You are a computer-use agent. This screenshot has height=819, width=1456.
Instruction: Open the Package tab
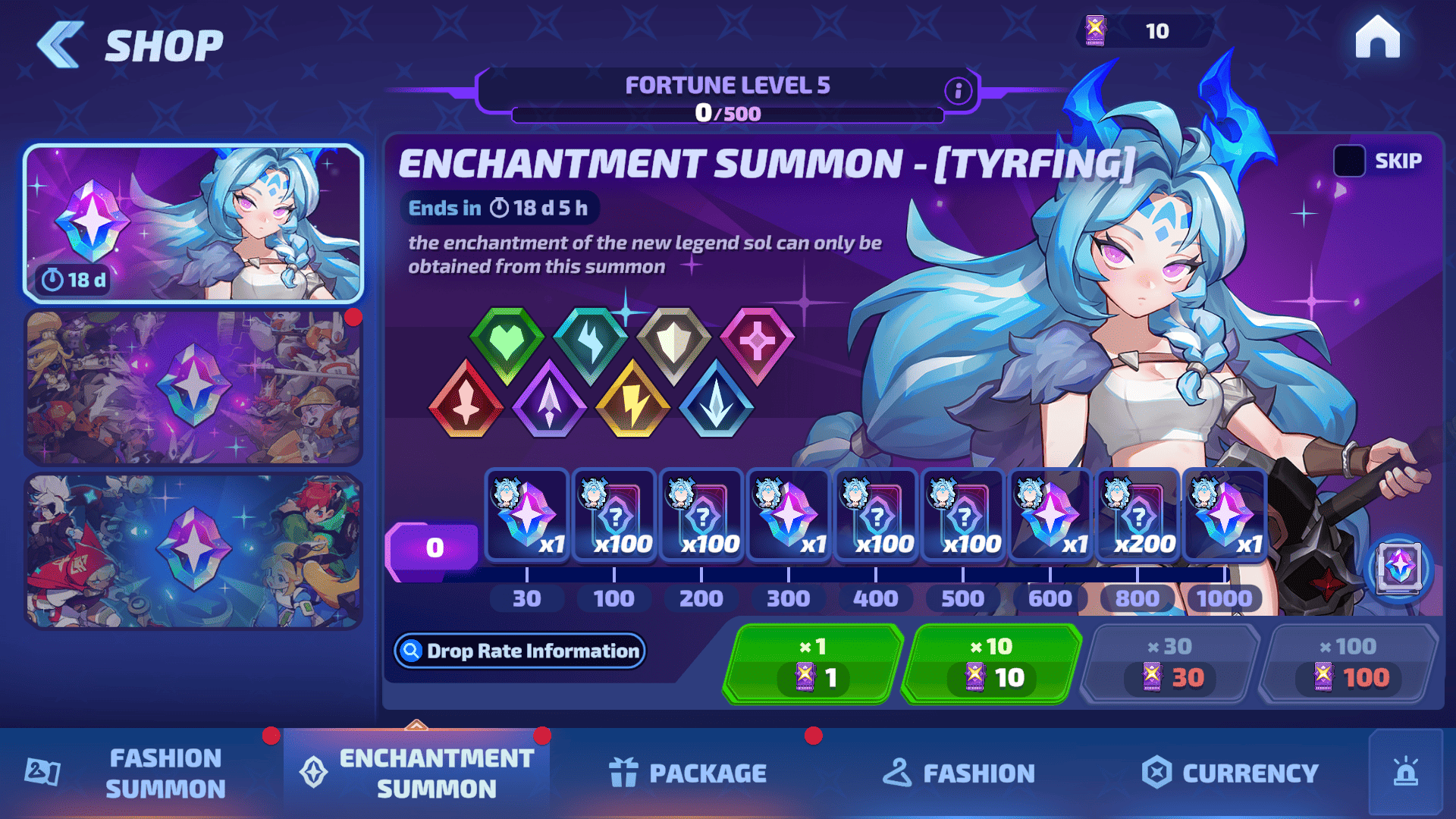point(688,773)
